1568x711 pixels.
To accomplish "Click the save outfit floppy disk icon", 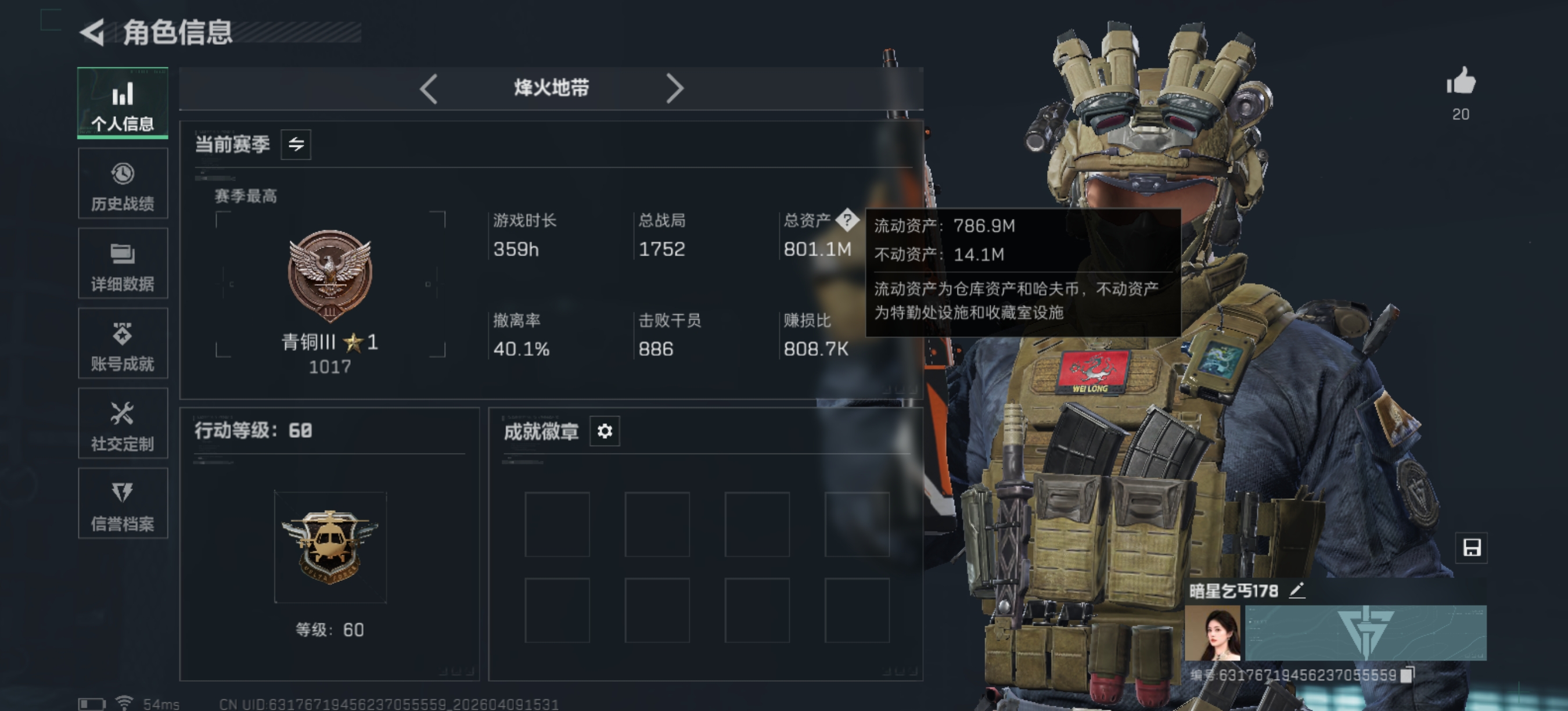I will click(x=1472, y=548).
